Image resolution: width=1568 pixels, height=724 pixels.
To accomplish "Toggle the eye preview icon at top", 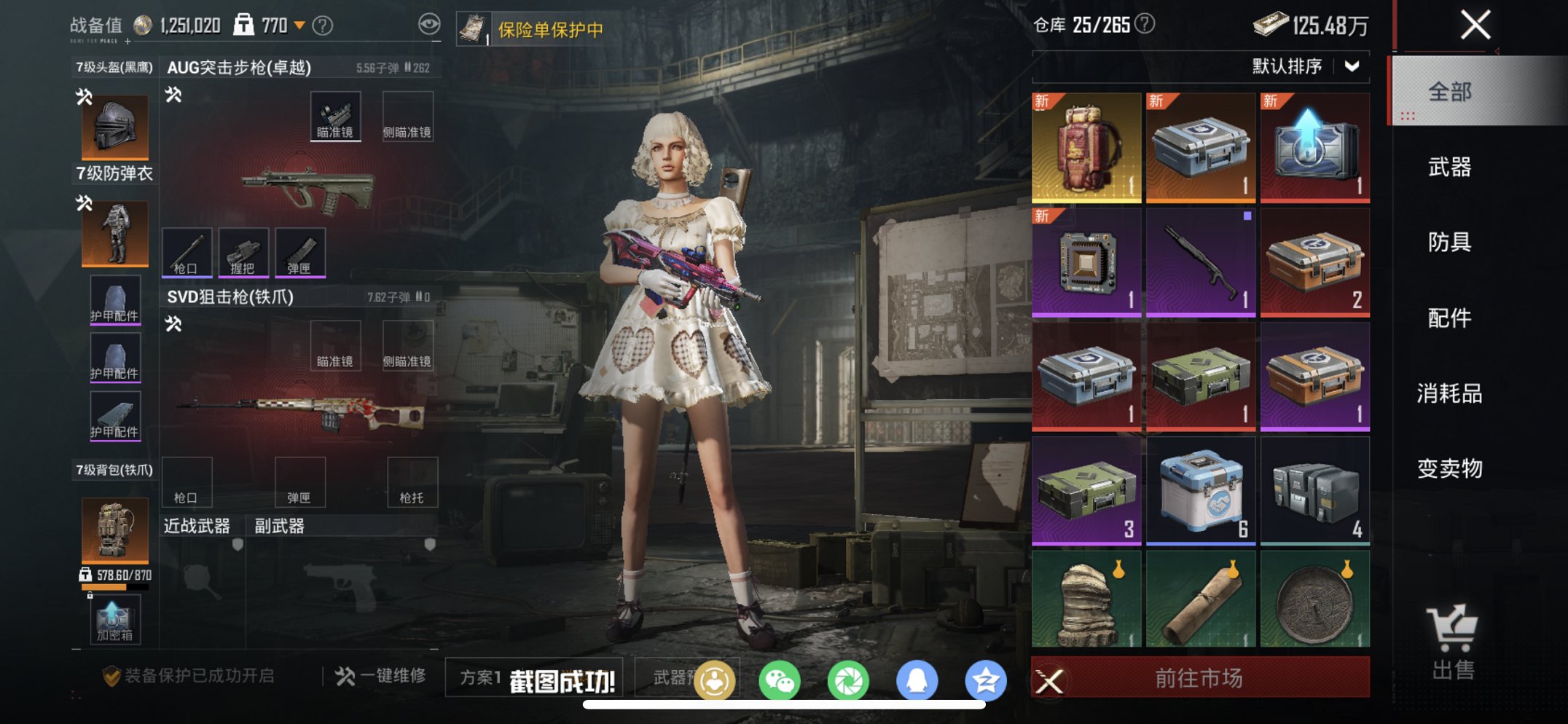I will (430, 23).
